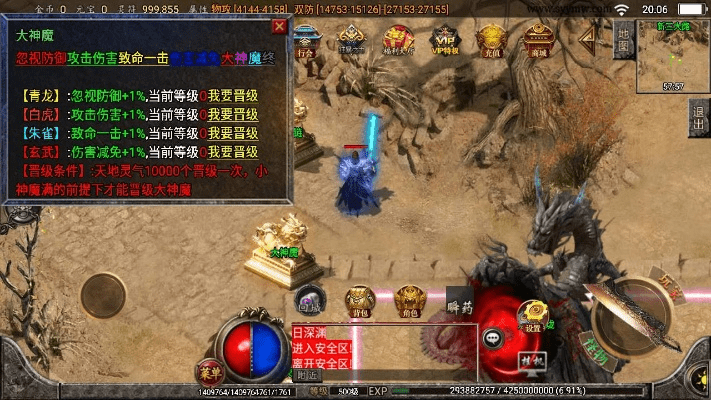Screen dimensions: 711x400
Task: Open the VIP特权 panel
Action: coord(441,39)
